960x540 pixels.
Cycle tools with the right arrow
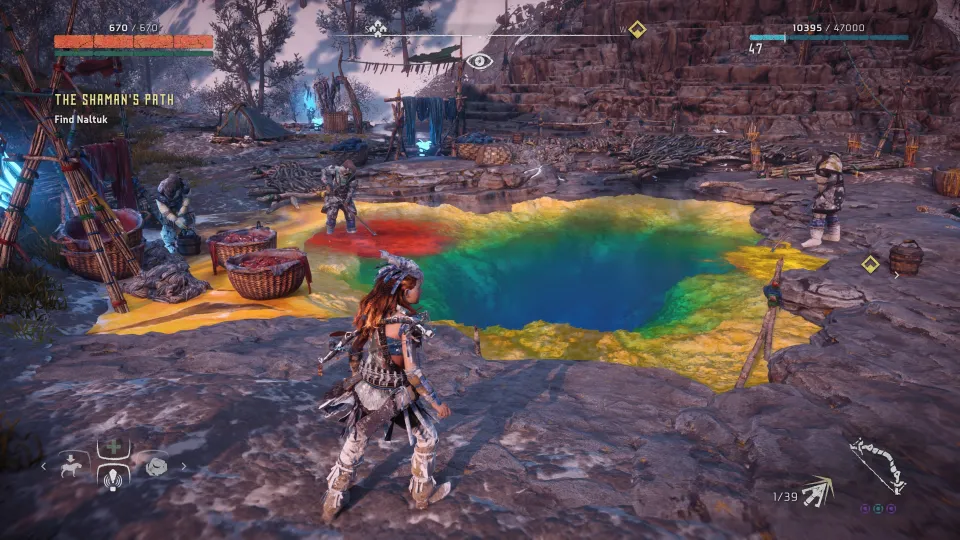coord(183,466)
